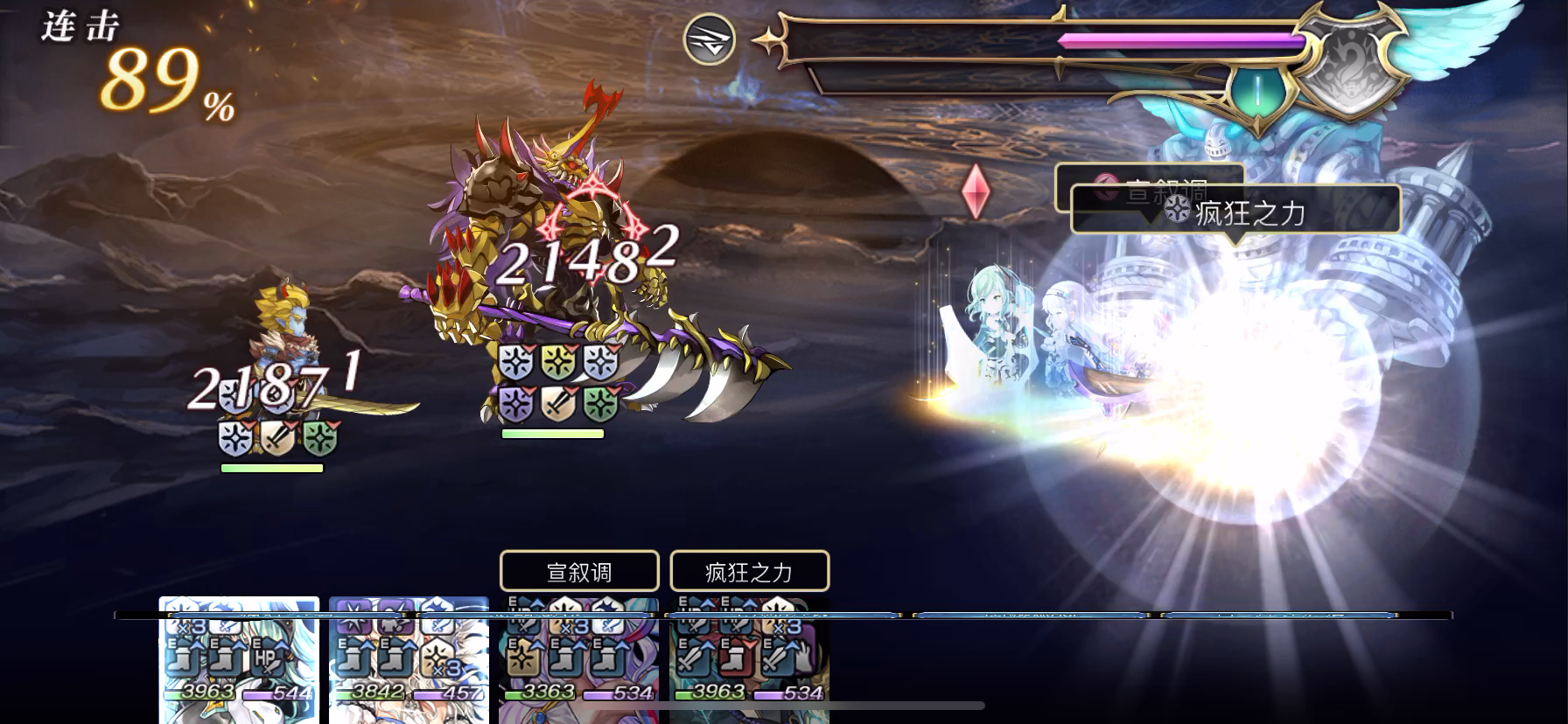Select the HP-up sword buff icon on the first character
This screenshot has width=1568, height=724.
267,658
